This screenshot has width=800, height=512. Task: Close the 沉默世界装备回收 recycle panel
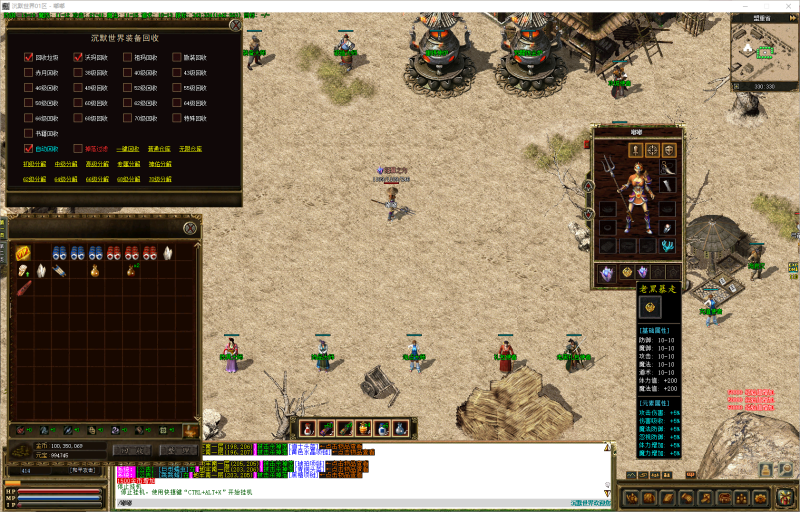click(x=235, y=26)
